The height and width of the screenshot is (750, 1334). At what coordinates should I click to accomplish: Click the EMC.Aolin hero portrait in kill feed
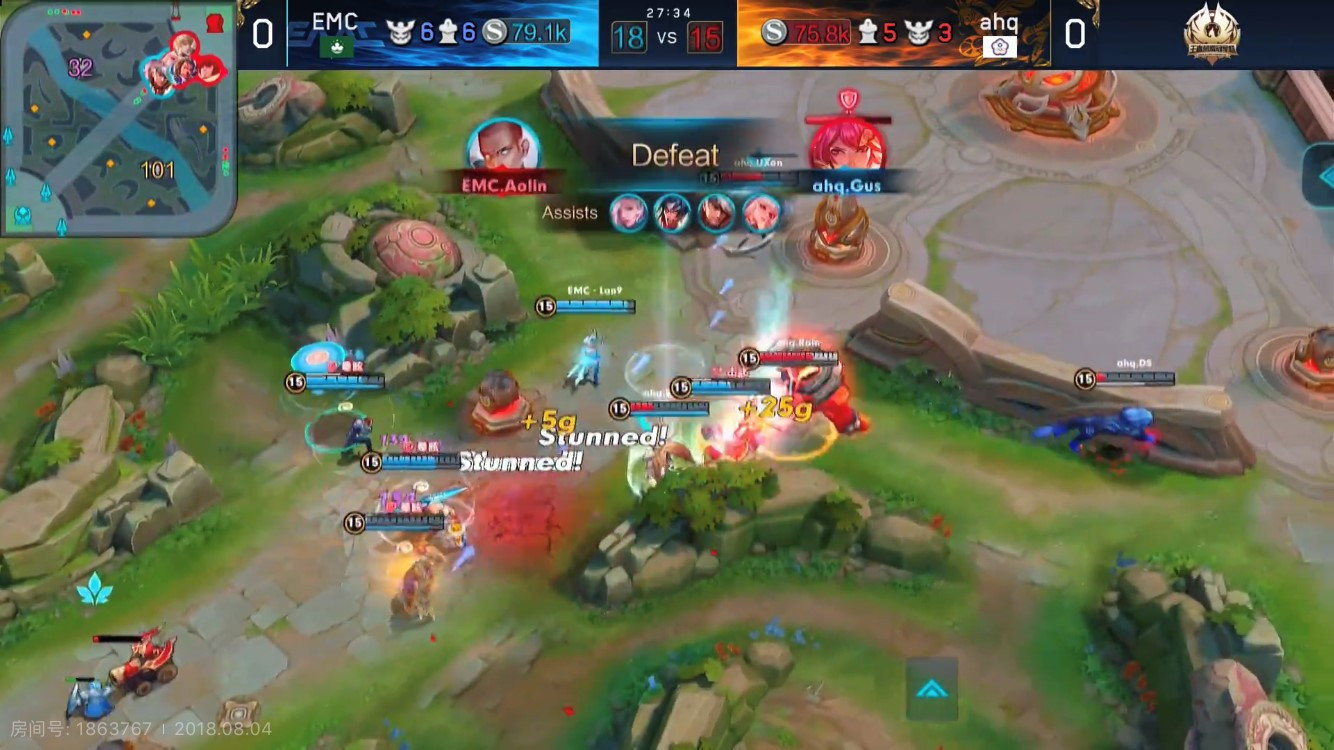pos(504,147)
